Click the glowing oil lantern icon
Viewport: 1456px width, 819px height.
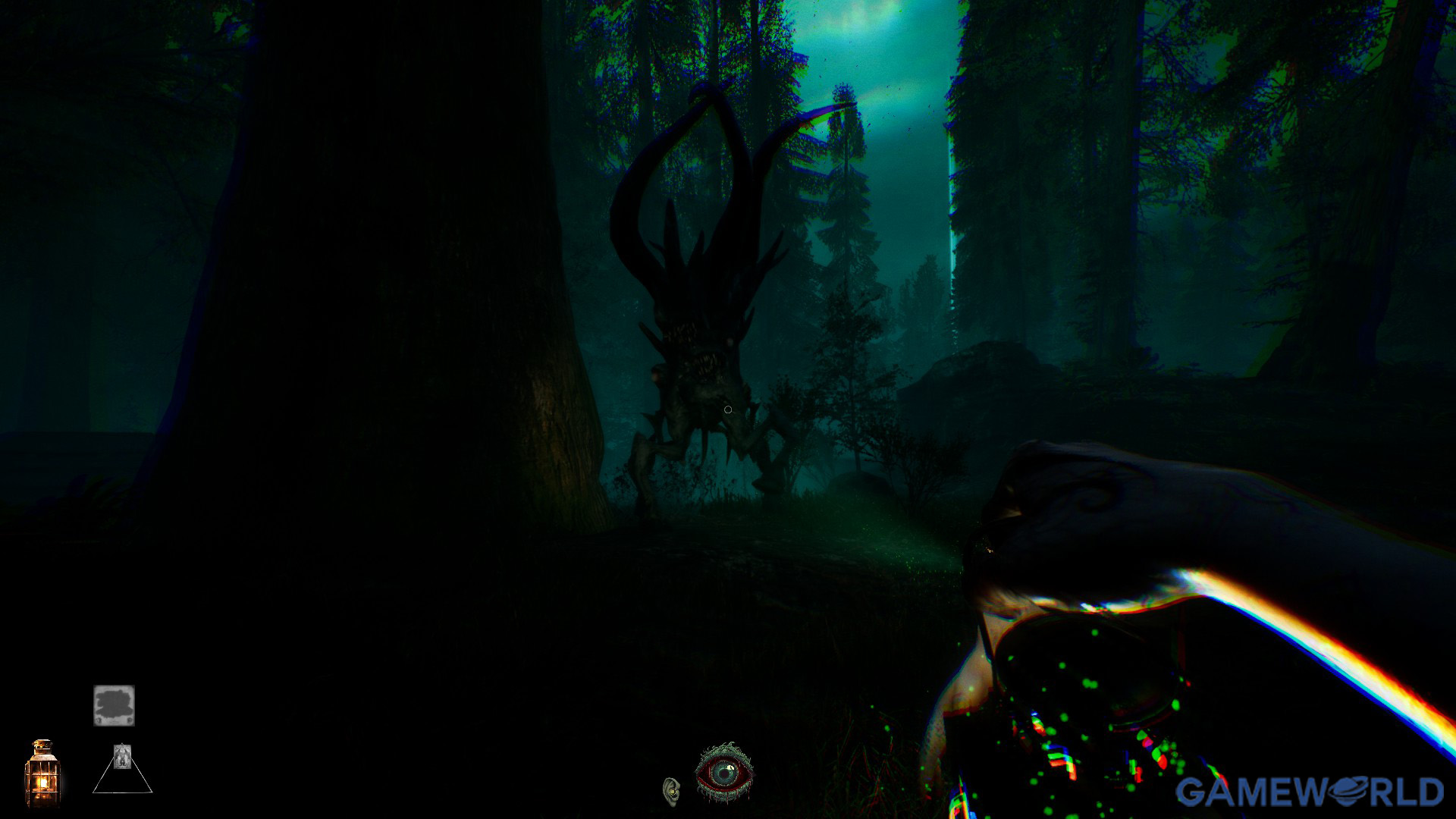coord(42,773)
